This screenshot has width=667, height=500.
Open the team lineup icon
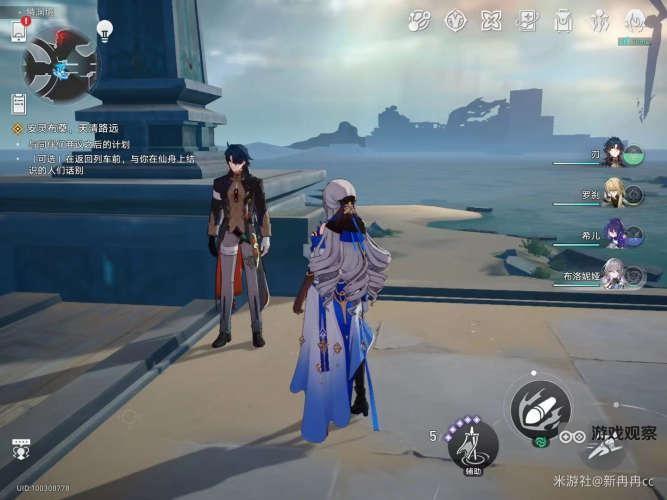(x=599, y=20)
